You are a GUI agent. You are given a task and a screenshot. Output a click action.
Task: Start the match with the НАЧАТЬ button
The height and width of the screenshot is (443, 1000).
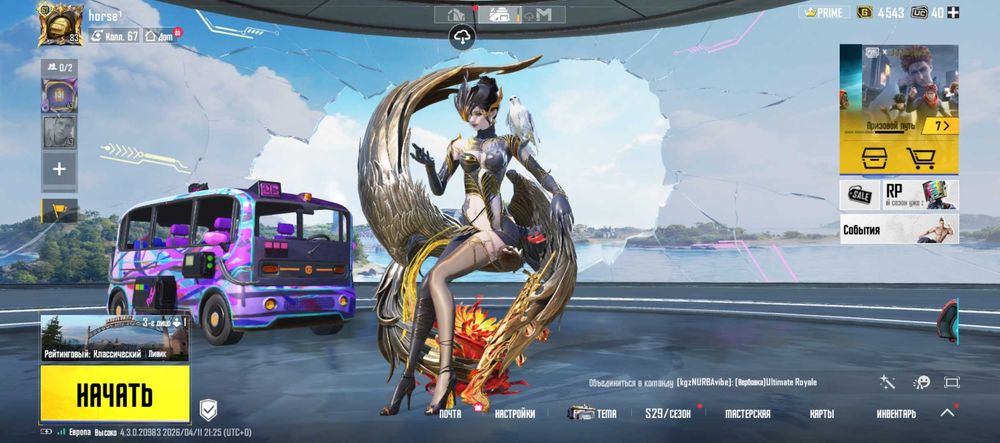pyautogui.click(x=115, y=393)
